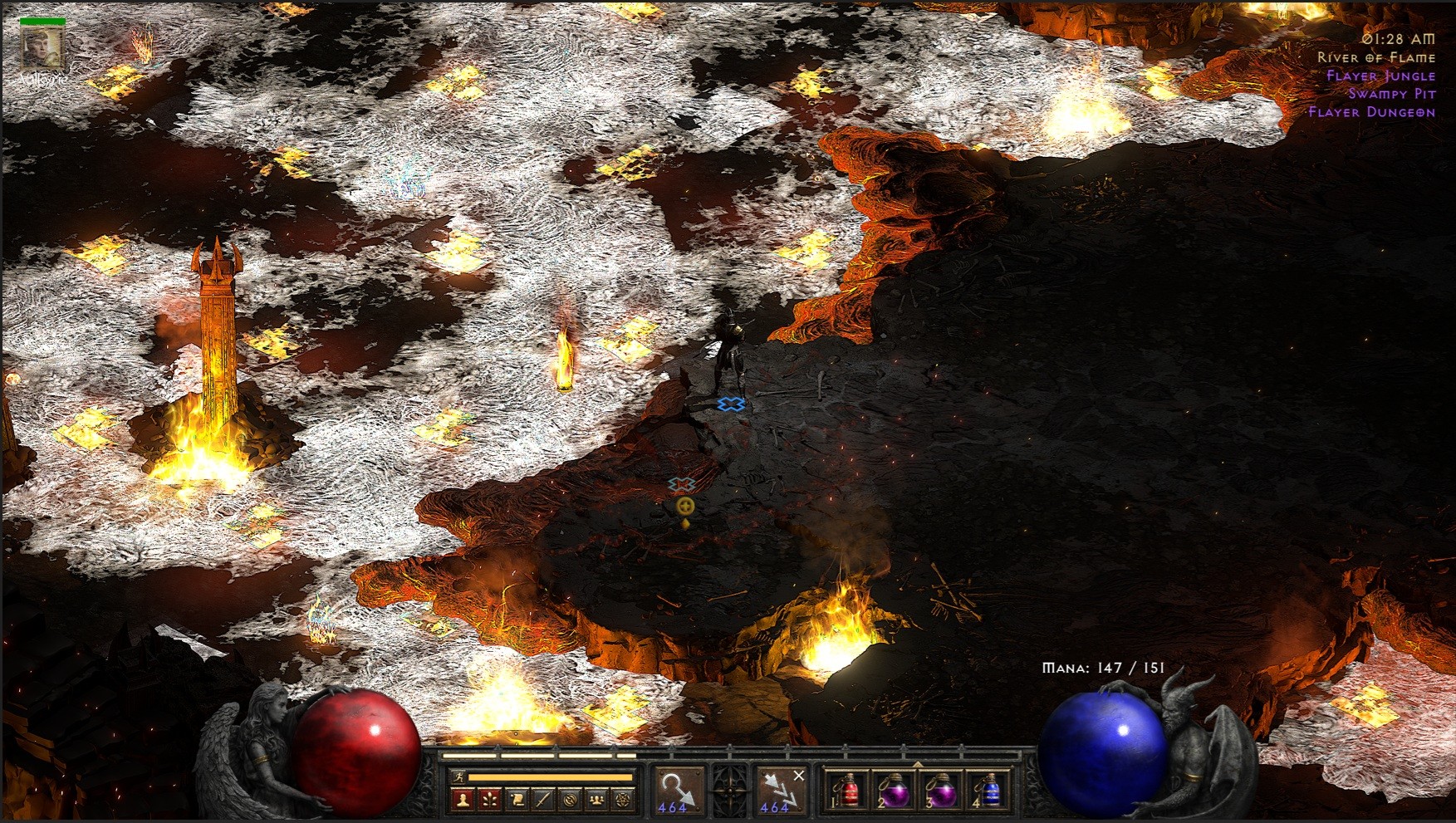Open the pentagram game menu button
Image resolution: width=1456 pixels, height=823 pixels.
tap(623, 800)
